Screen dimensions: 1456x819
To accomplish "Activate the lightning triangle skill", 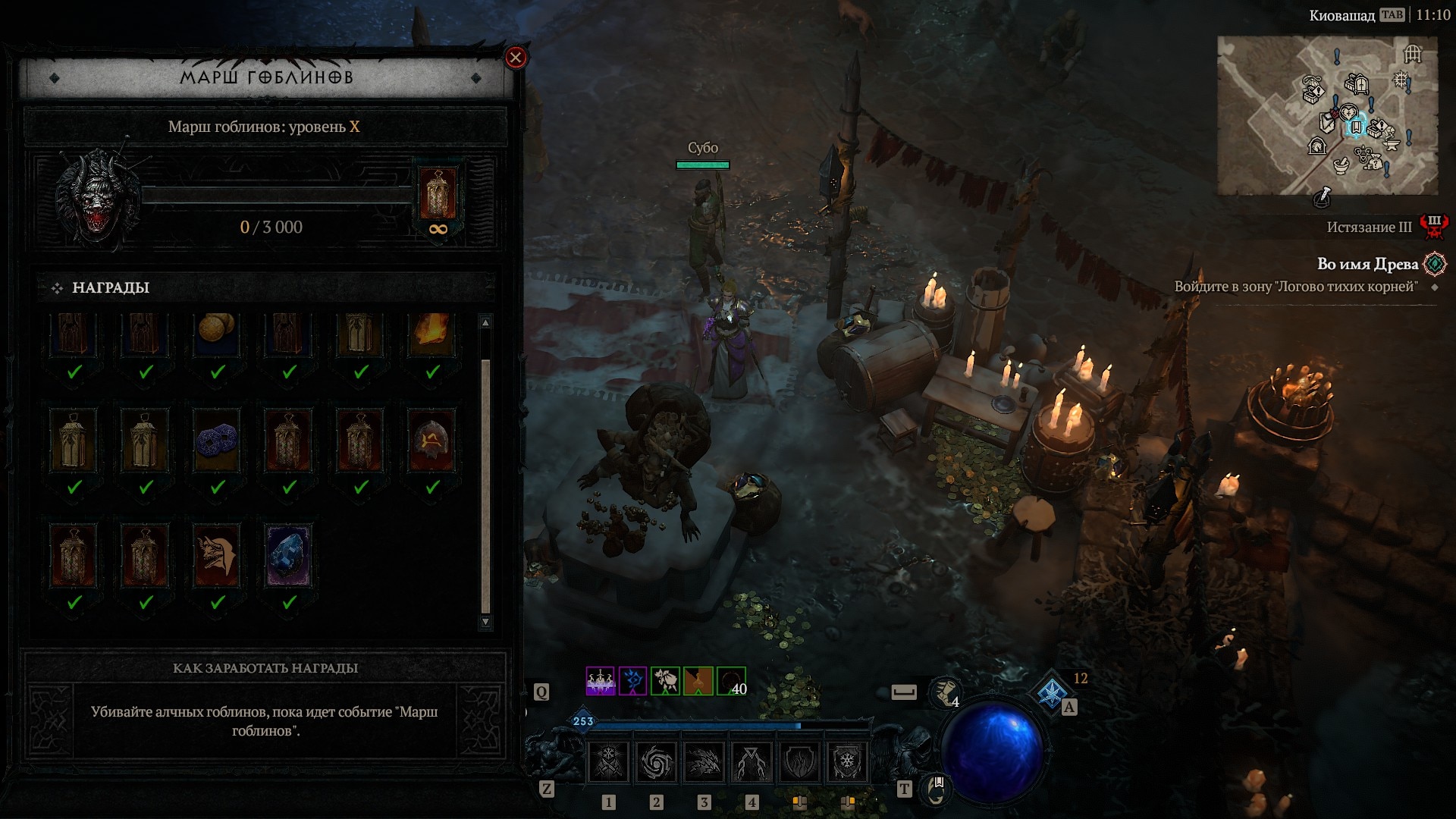I will click(x=751, y=761).
